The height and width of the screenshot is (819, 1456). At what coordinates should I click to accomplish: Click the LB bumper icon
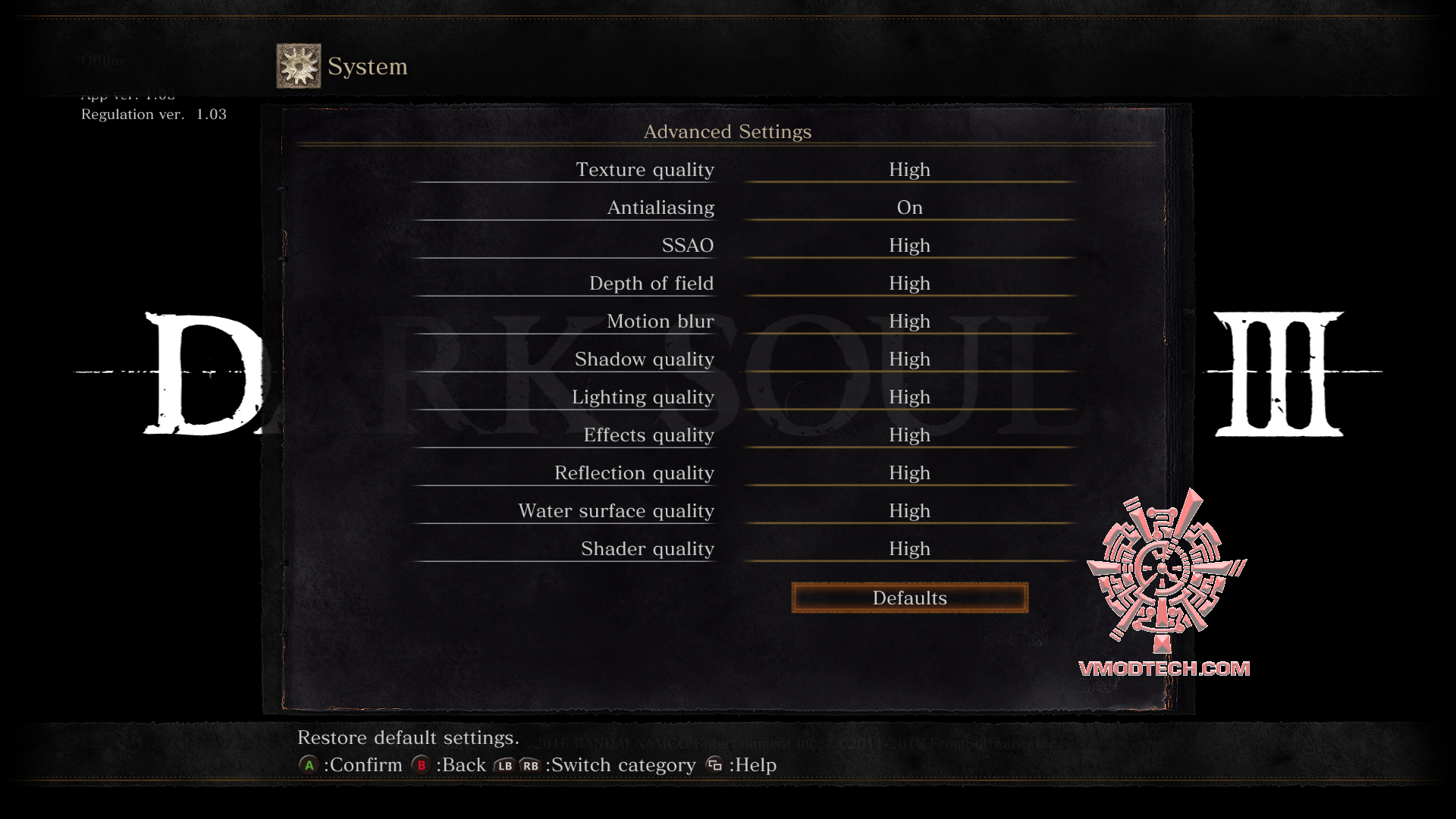click(x=504, y=766)
